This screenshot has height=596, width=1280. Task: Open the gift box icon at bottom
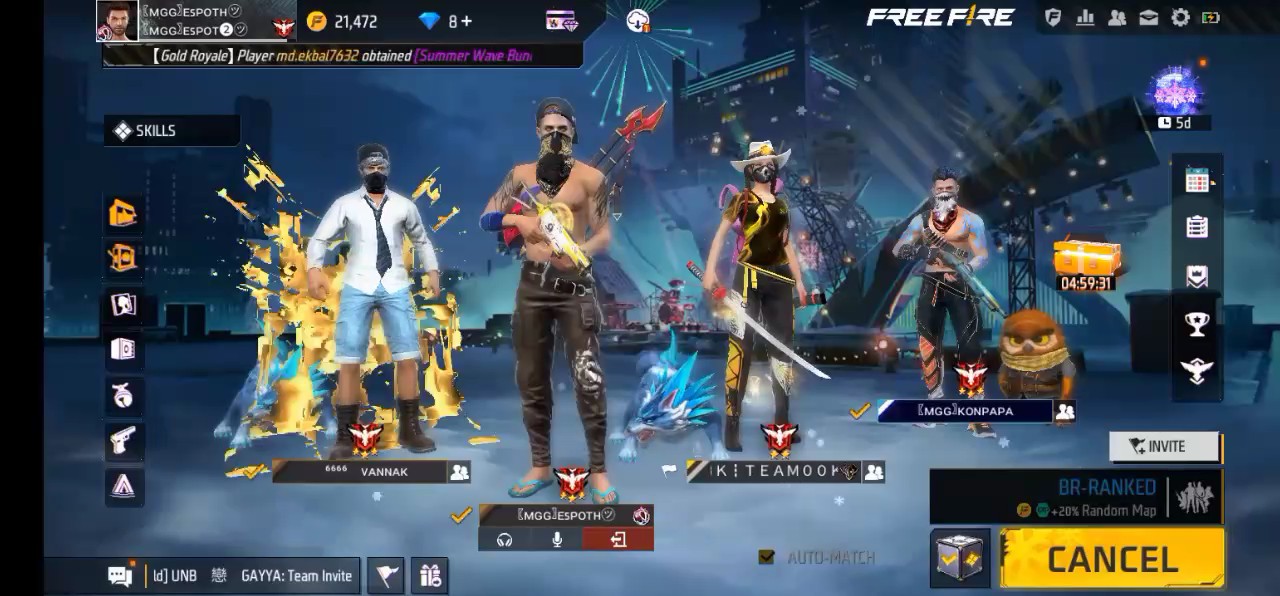pyautogui.click(x=431, y=575)
